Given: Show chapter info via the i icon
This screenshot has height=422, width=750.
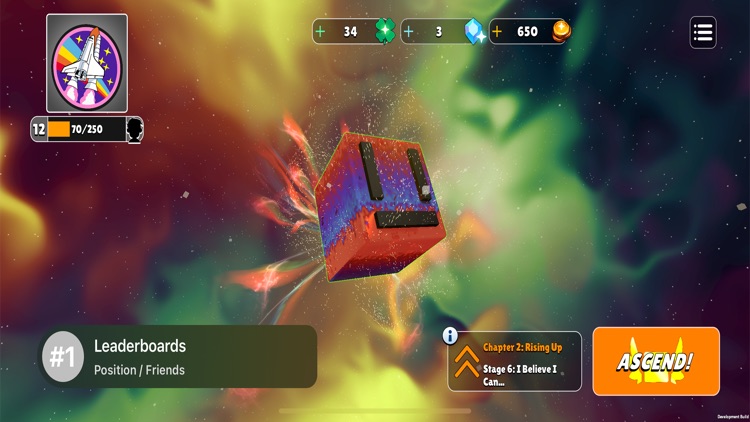Looking at the screenshot, I should click(450, 336).
